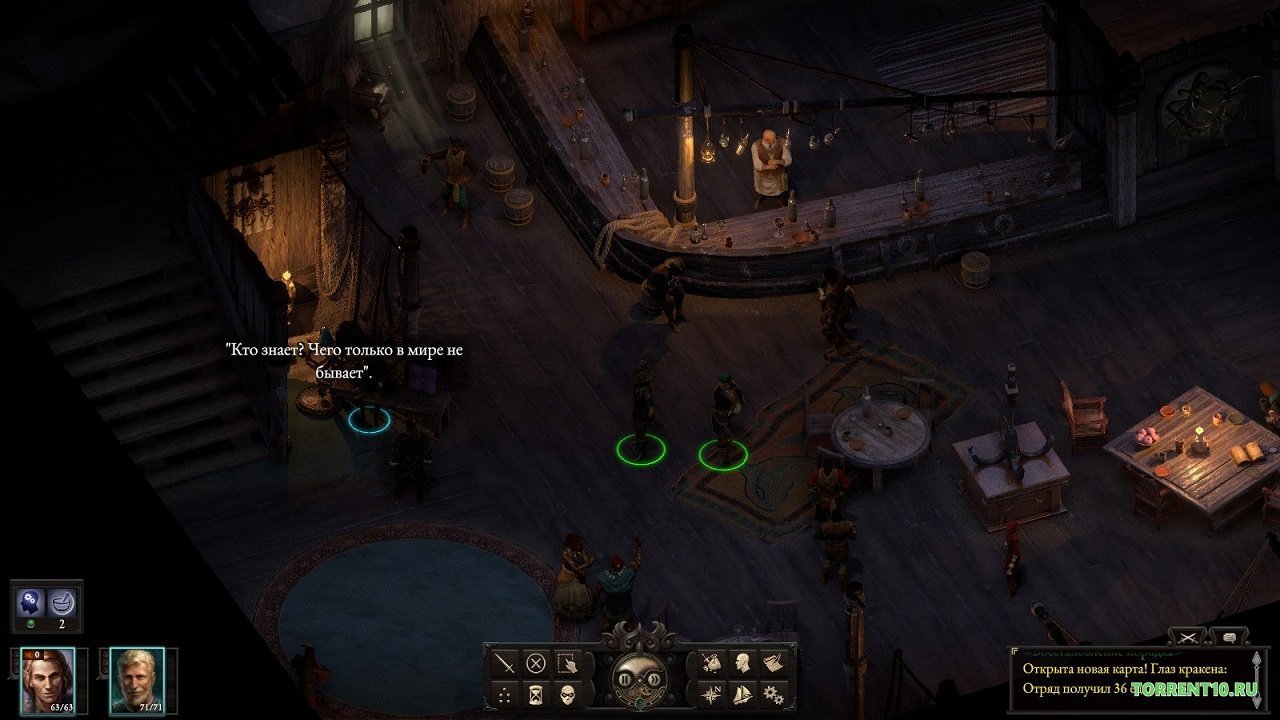
Task: Toggle stealth mode with the mask icon
Action: click(566, 694)
